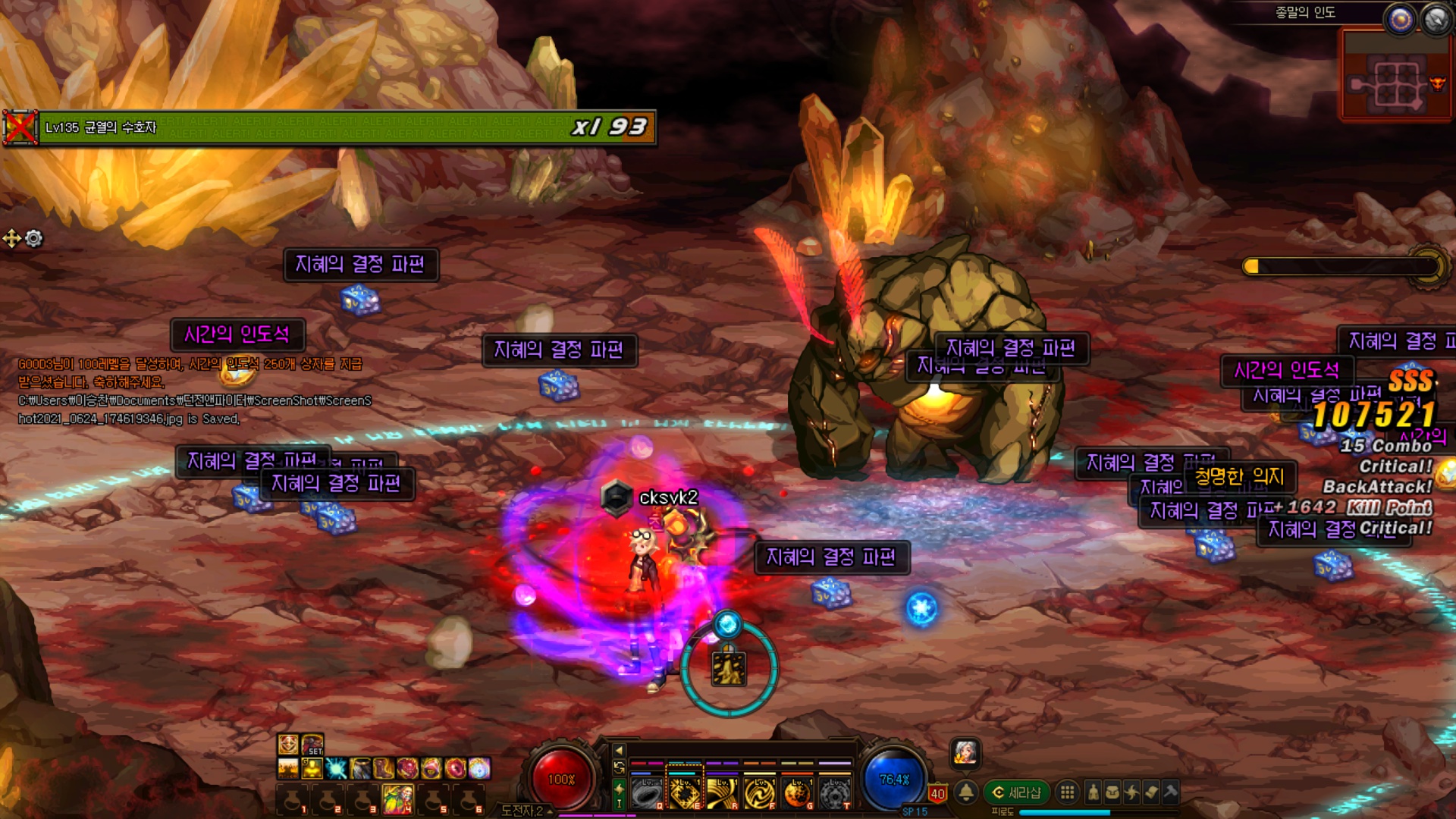Open the auction hammer icon

1171,792
